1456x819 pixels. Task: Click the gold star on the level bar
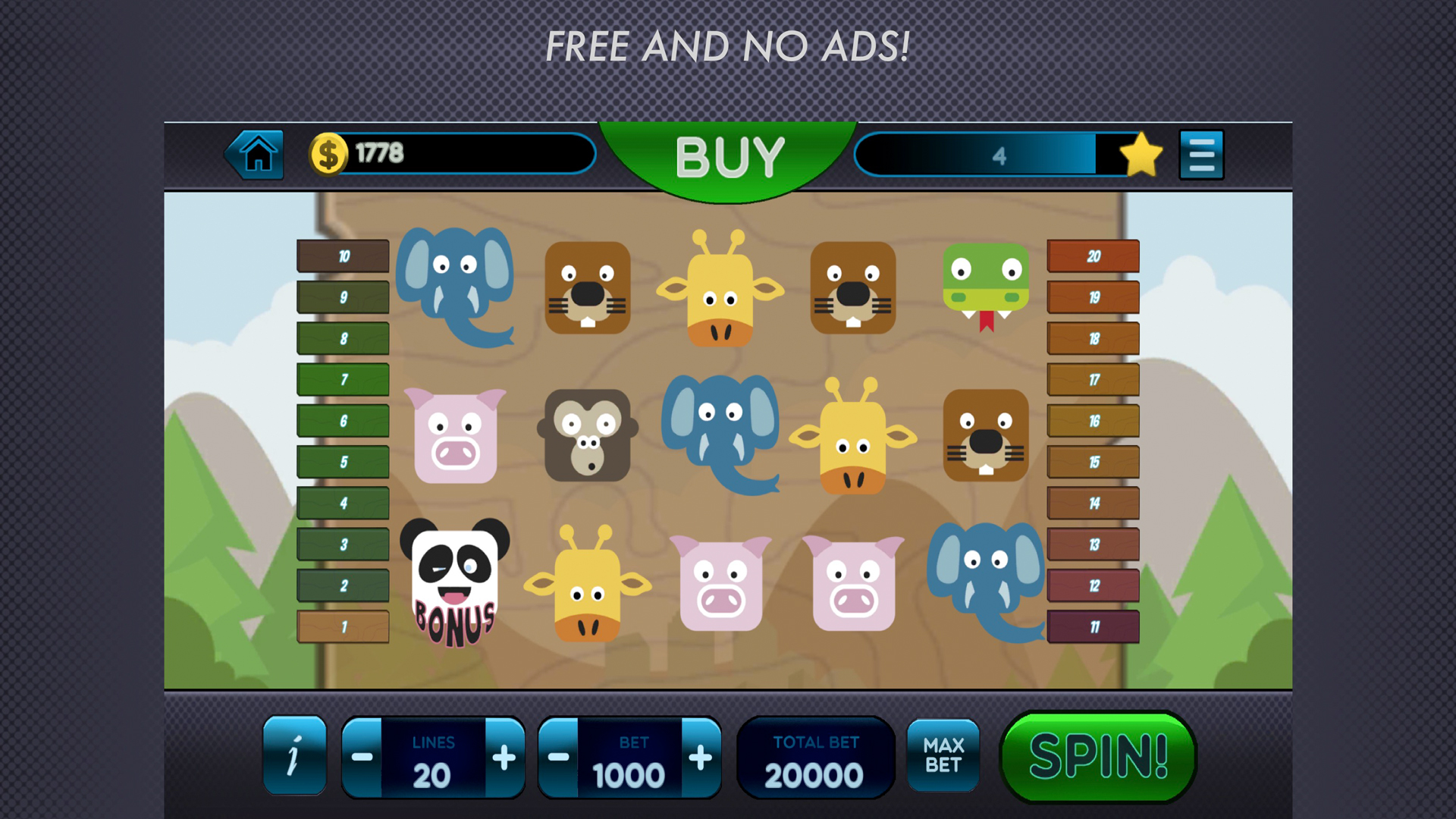1140,154
